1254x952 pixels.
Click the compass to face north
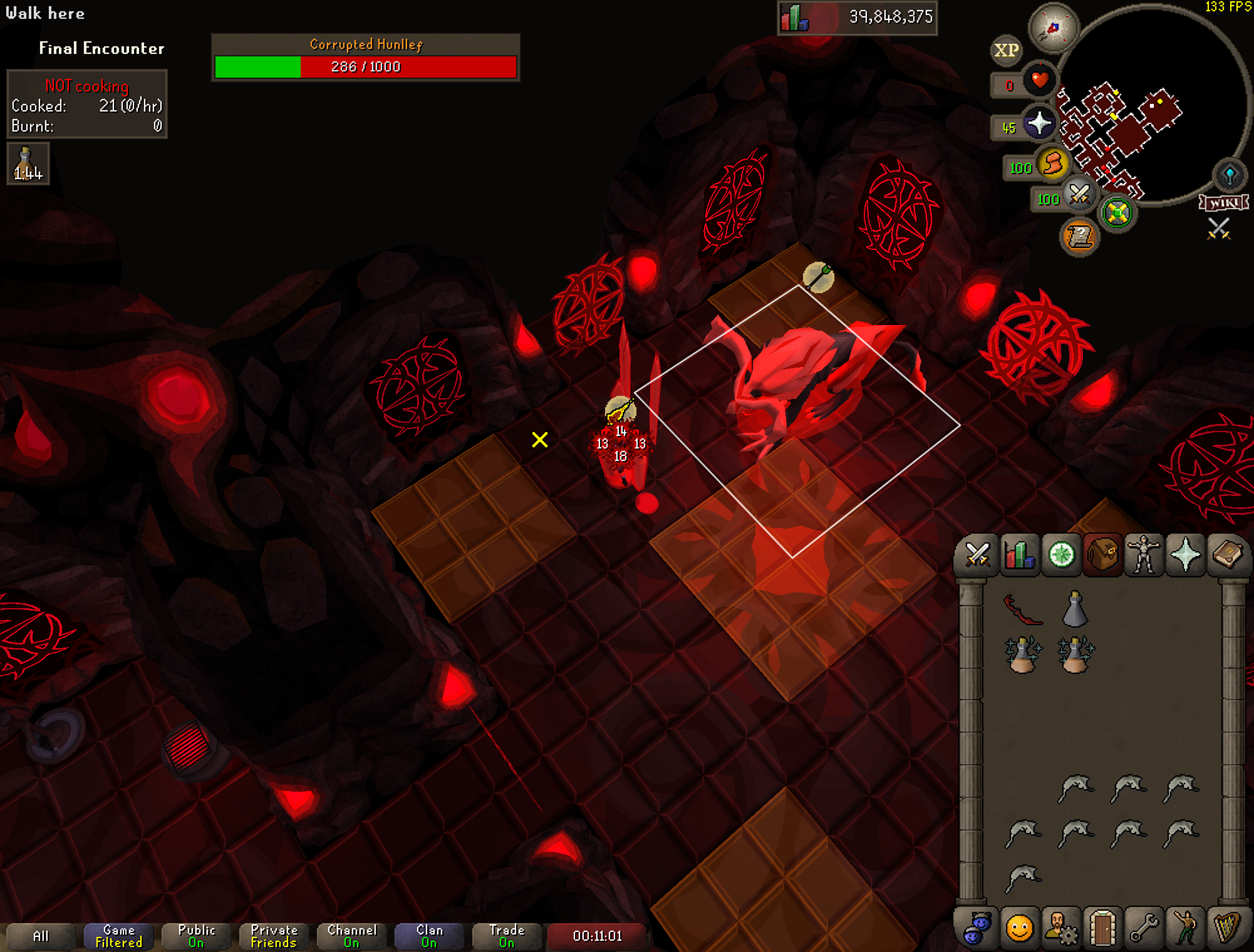point(1054,28)
